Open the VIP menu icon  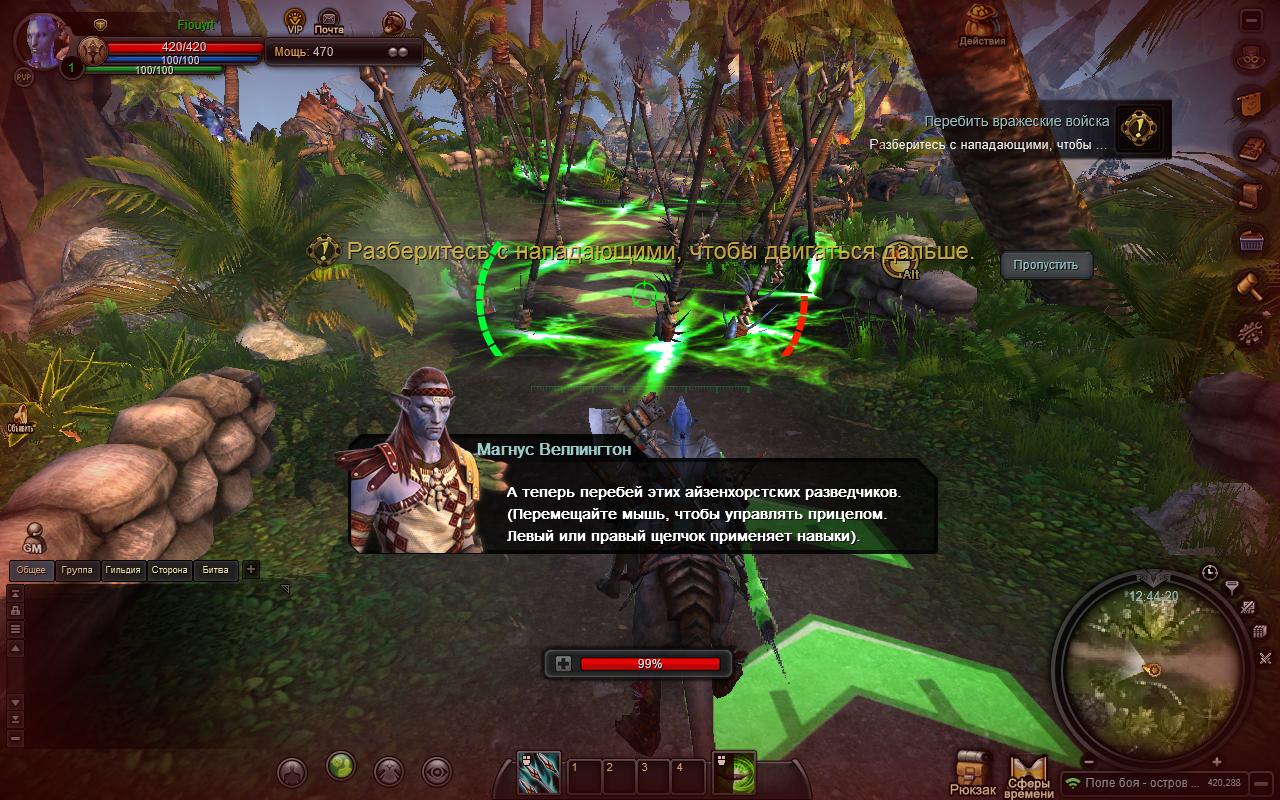tap(295, 21)
